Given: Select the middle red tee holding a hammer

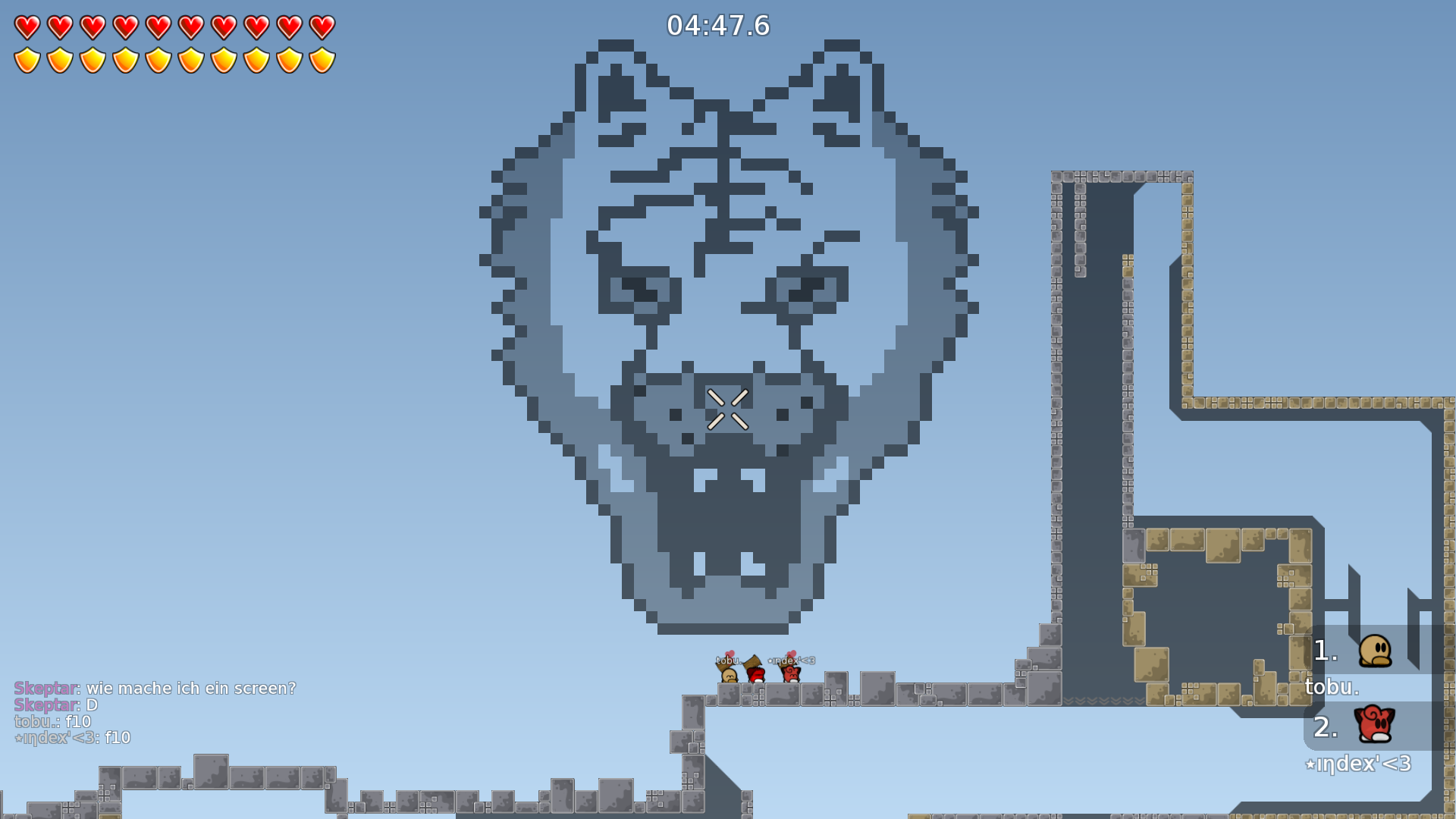Looking at the screenshot, I should pyautogui.click(x=755, y=676).
